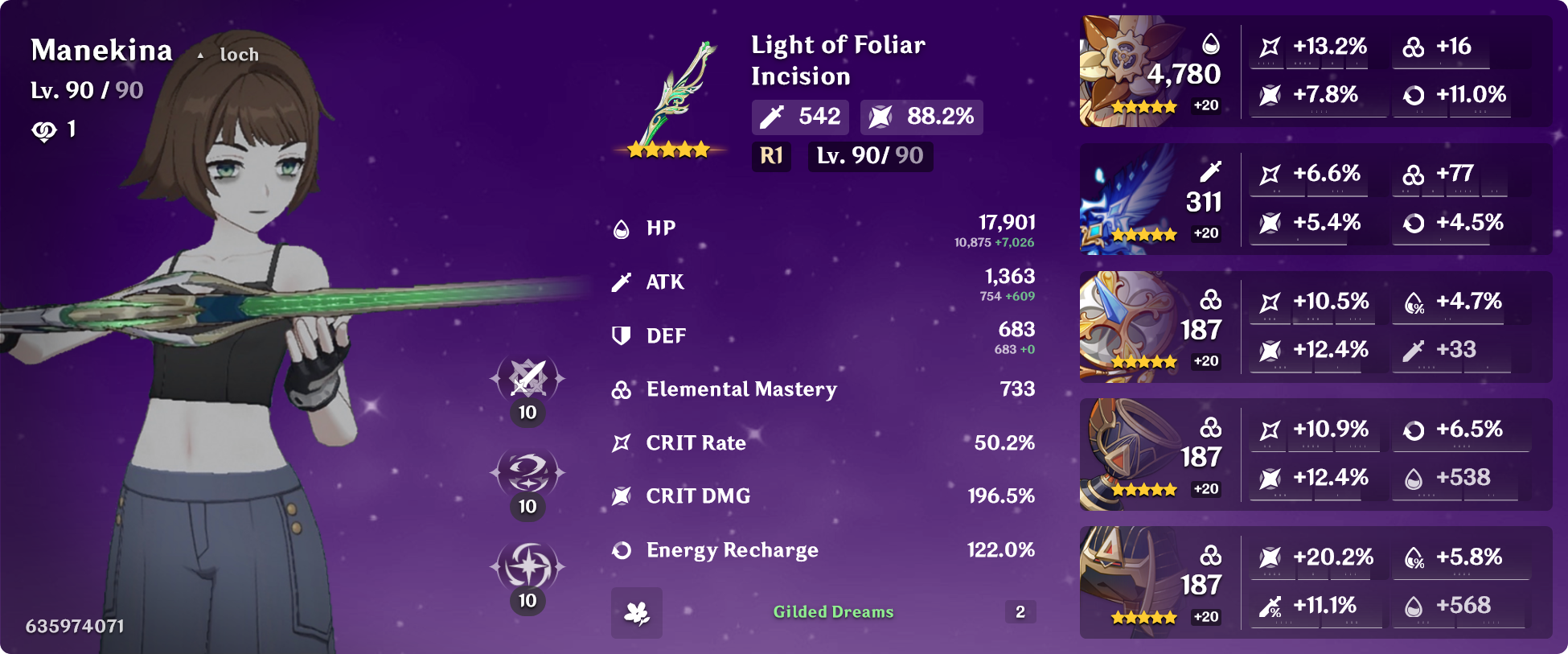
Task: Select the Light of Foliar Incision weapon icon
Action: [671, 97]
